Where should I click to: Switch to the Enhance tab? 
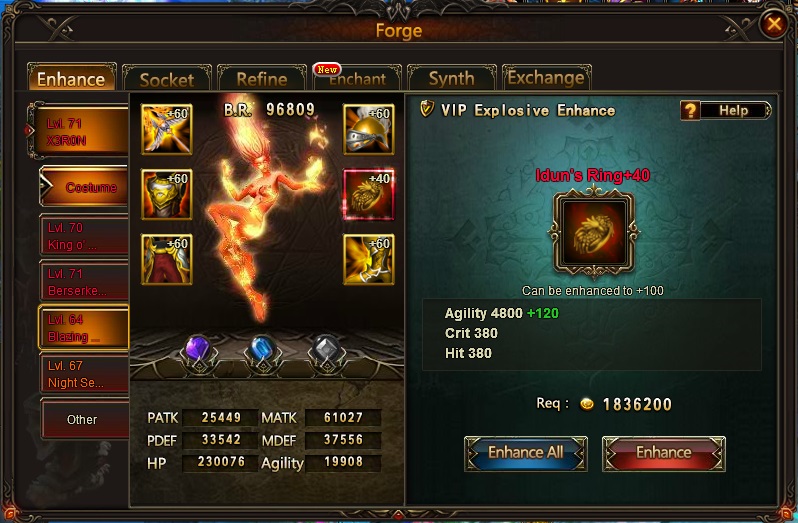(x=71, y=79)
